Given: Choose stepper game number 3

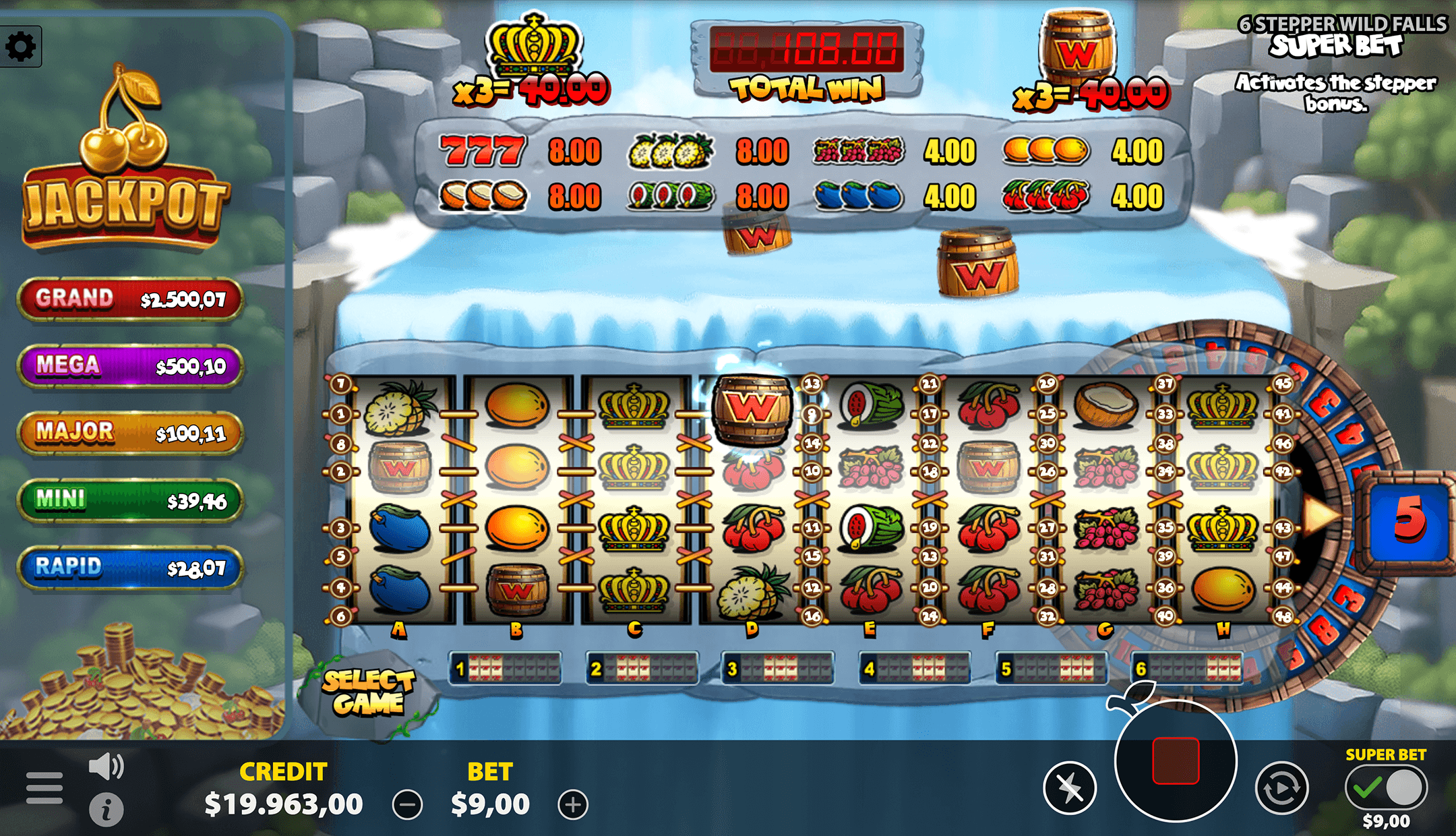Looking at the screenshot, I should coord(778,669).
